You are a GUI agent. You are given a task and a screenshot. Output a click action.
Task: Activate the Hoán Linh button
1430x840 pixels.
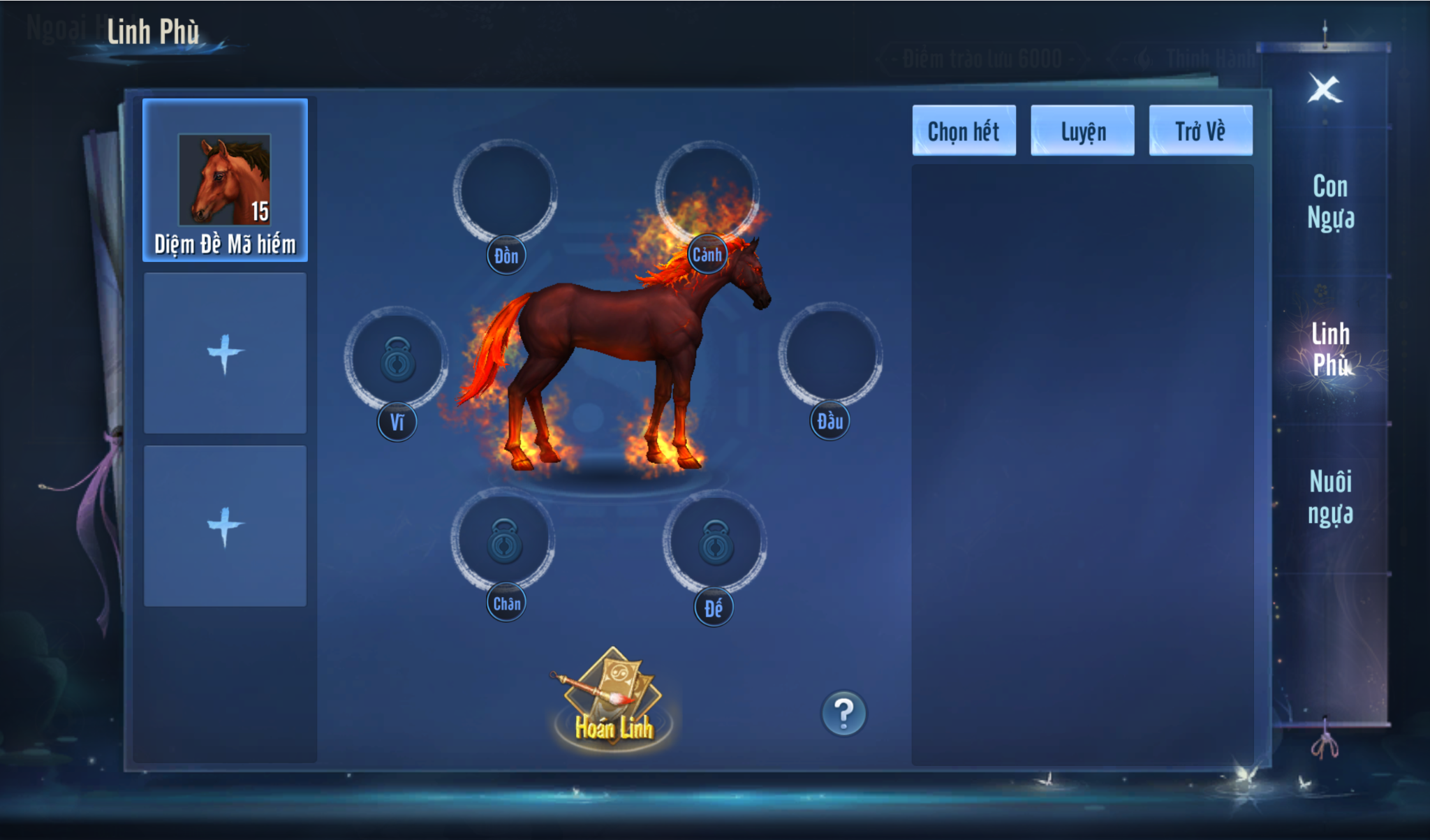(613, 702)
